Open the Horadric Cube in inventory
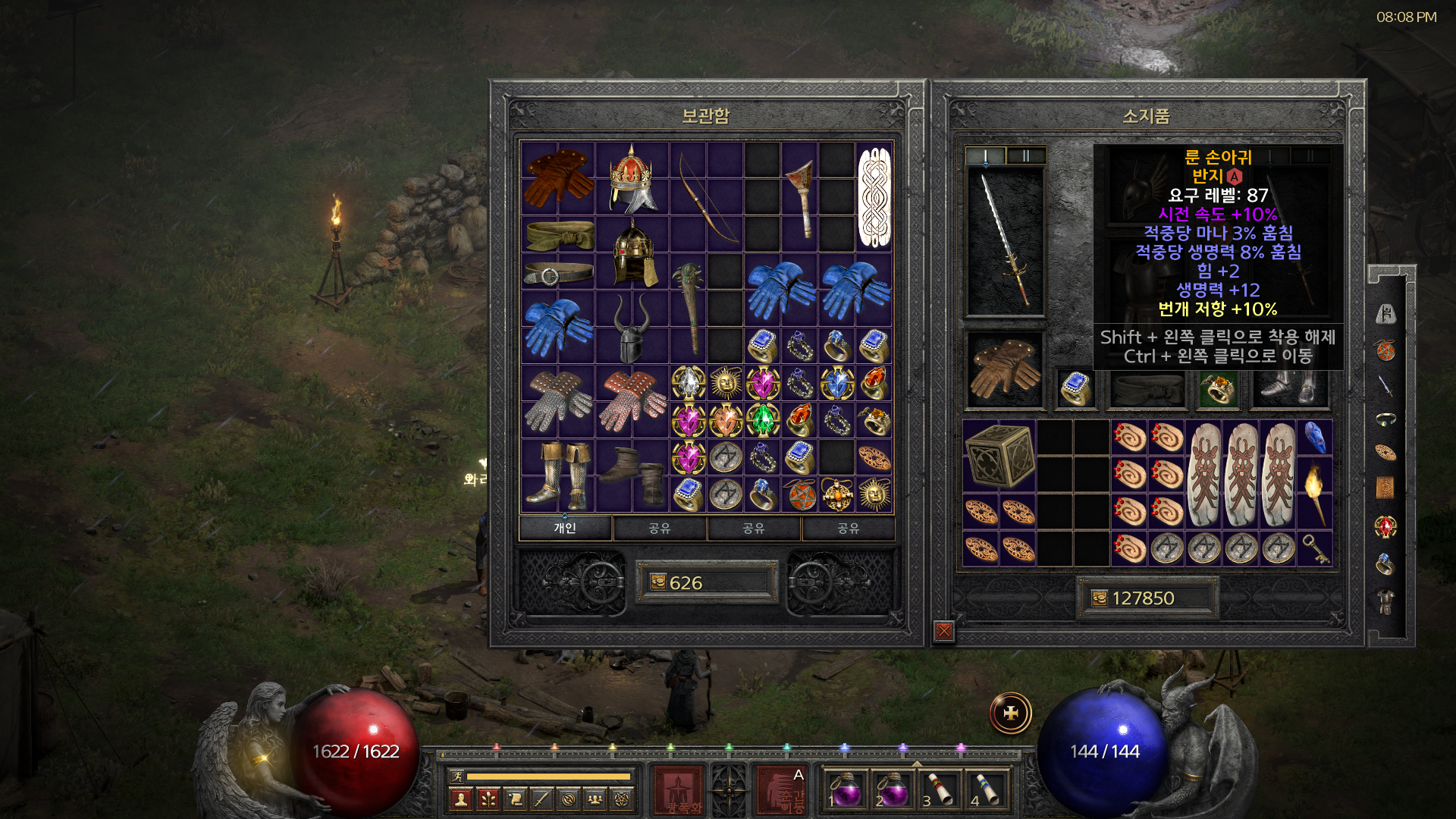This screenshot has width=1456, height=819. point(999,455)
